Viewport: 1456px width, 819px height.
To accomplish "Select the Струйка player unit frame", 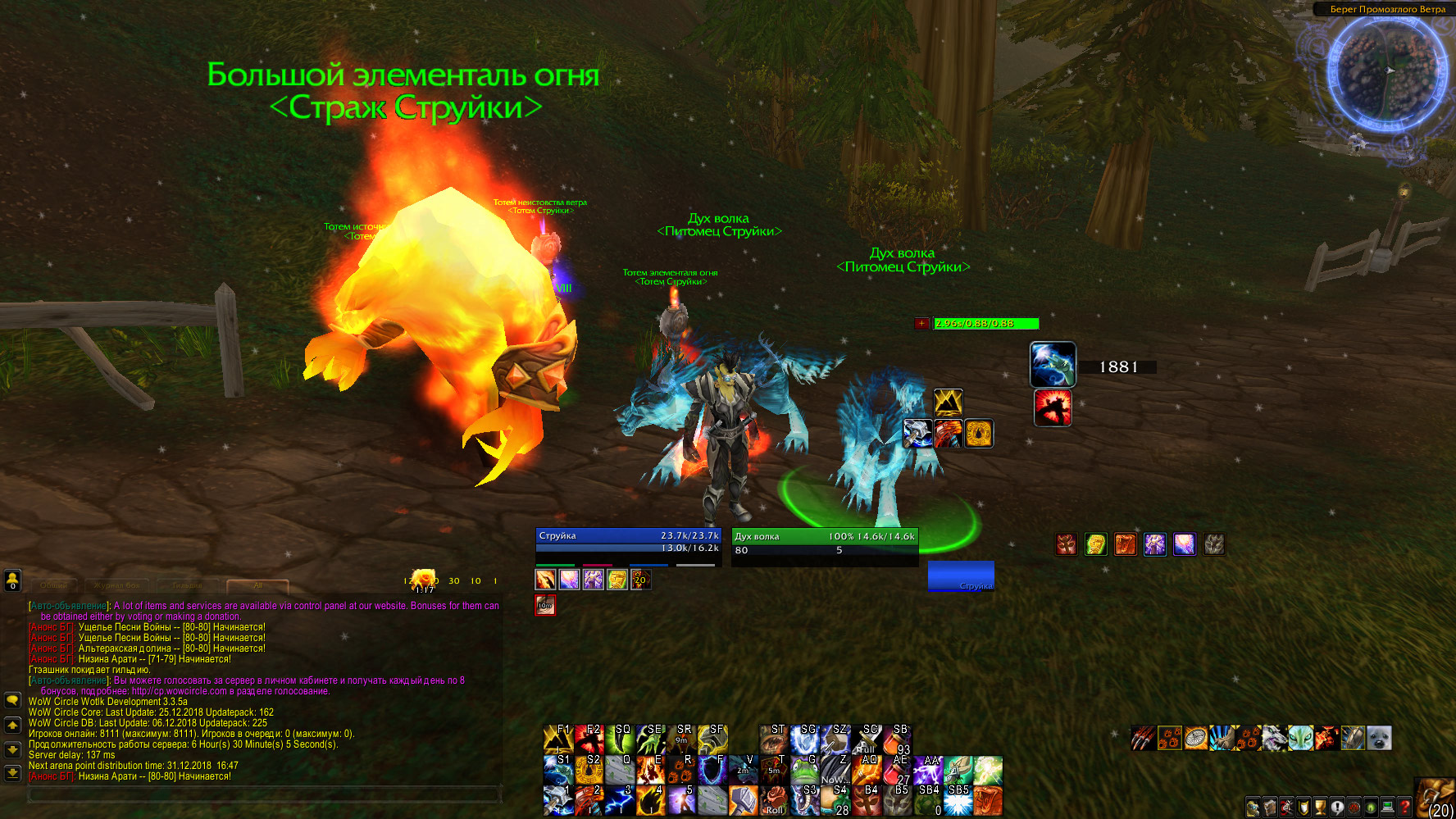I will click(628, 542).
